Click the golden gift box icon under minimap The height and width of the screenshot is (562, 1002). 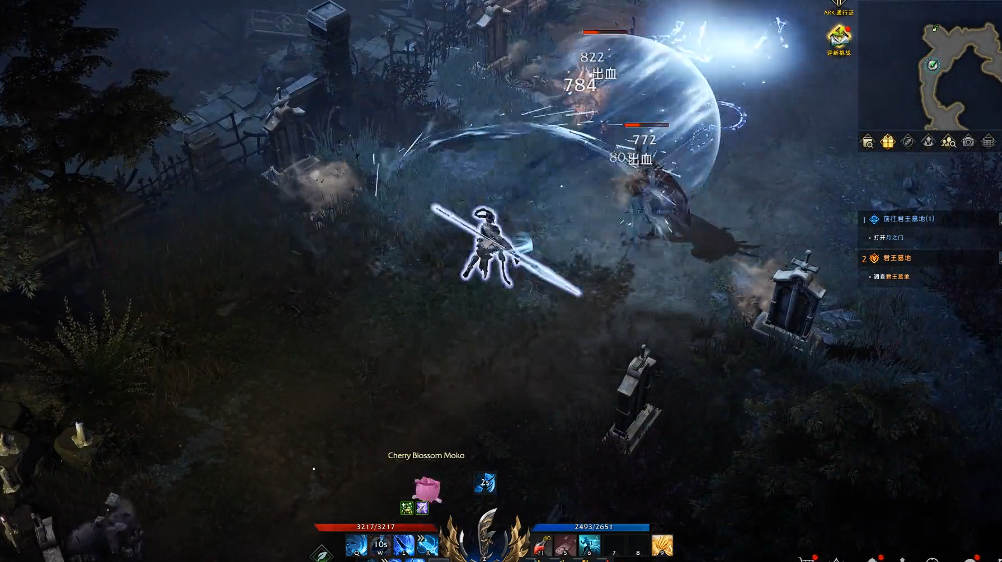coord(888,141)
